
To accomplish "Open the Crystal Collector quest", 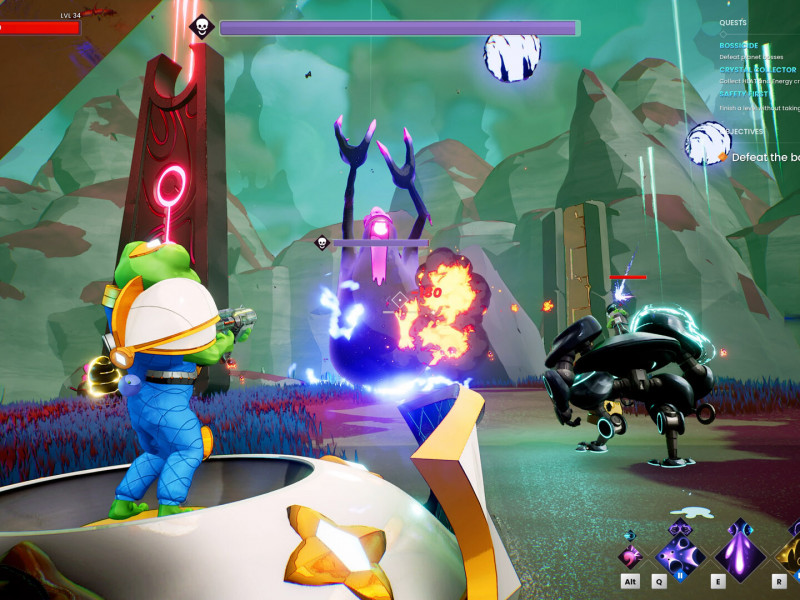I will point(757,70).
